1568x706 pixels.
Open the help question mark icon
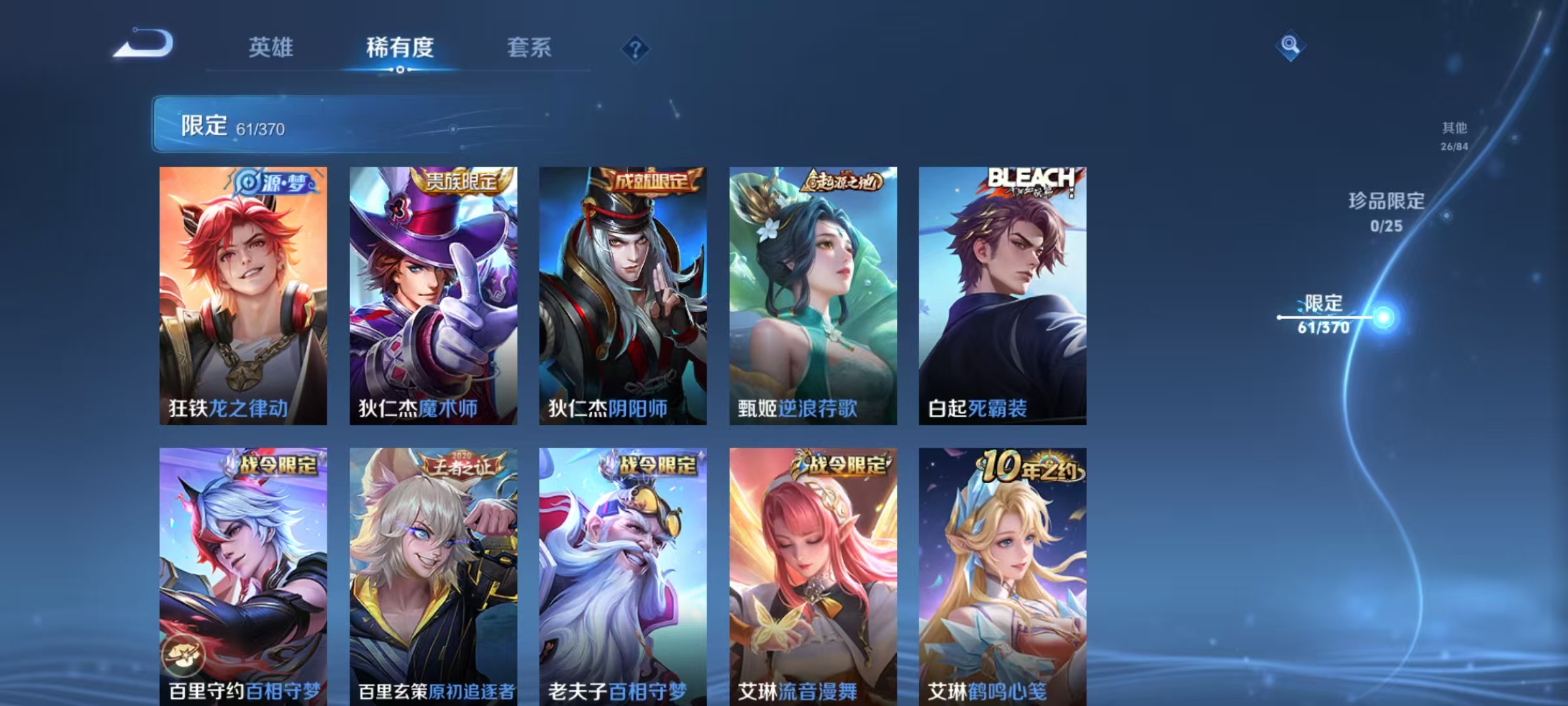[x=636, y=48]
